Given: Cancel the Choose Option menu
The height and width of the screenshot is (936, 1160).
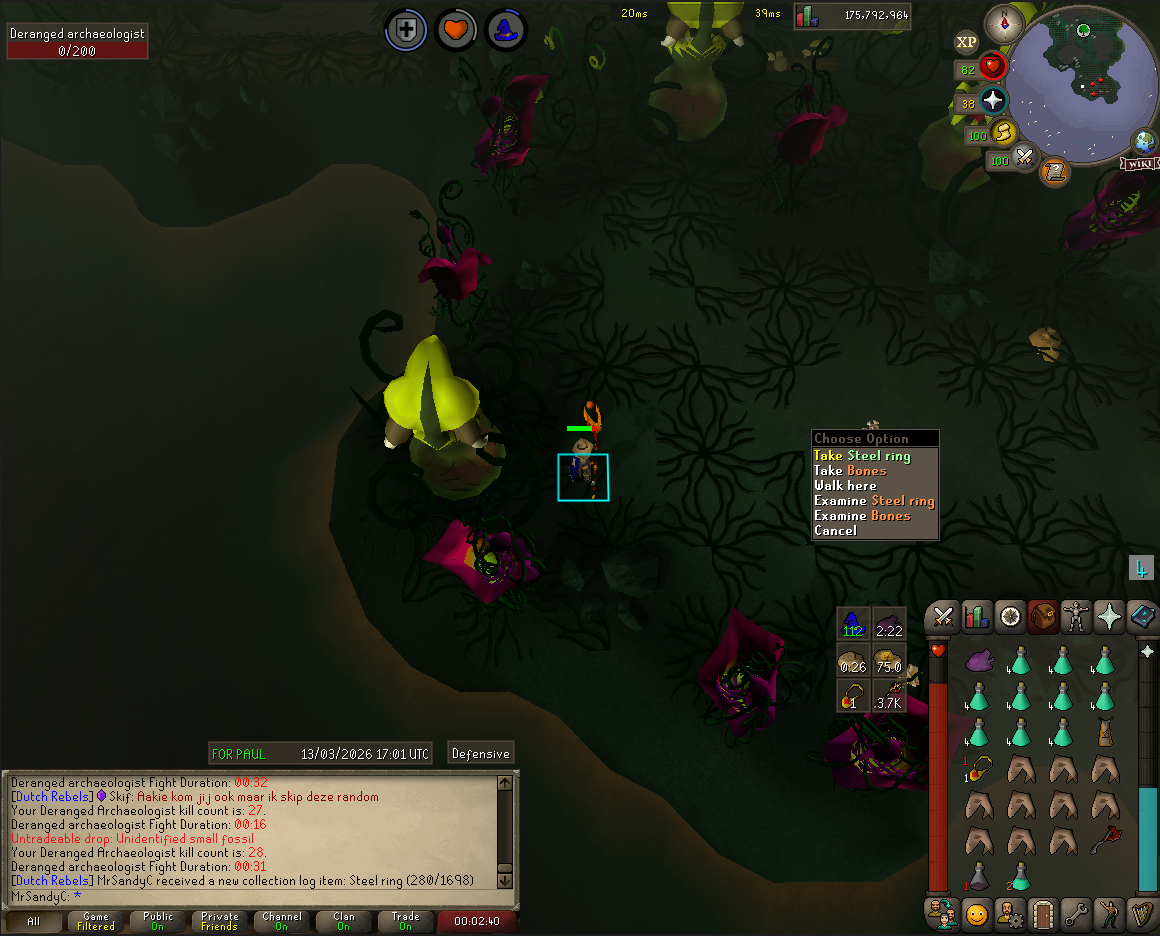Looking at the screenshot, I should (835, 531).
